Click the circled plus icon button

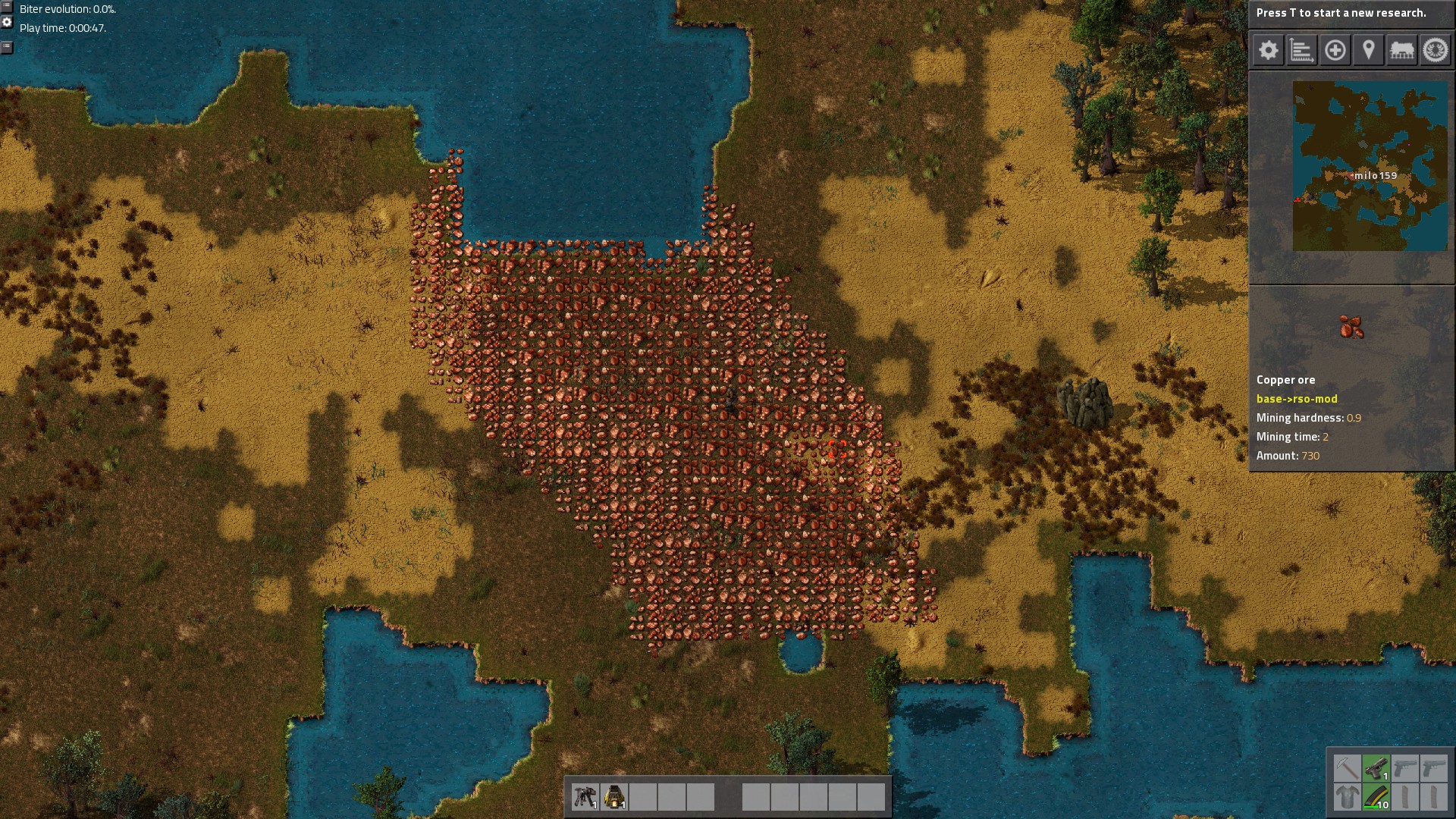tap(1335, 51)
